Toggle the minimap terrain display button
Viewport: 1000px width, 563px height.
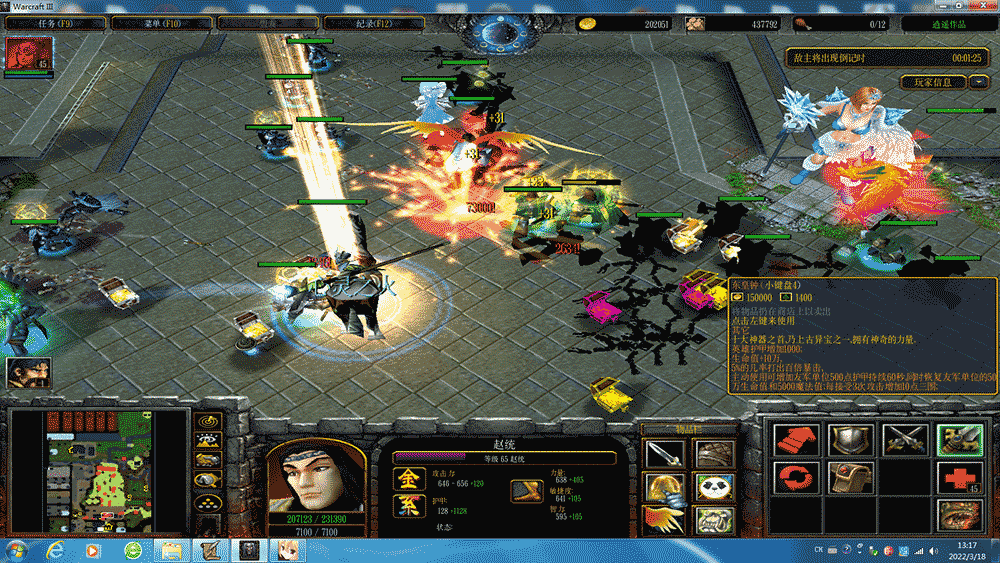(x=208, y=442)
